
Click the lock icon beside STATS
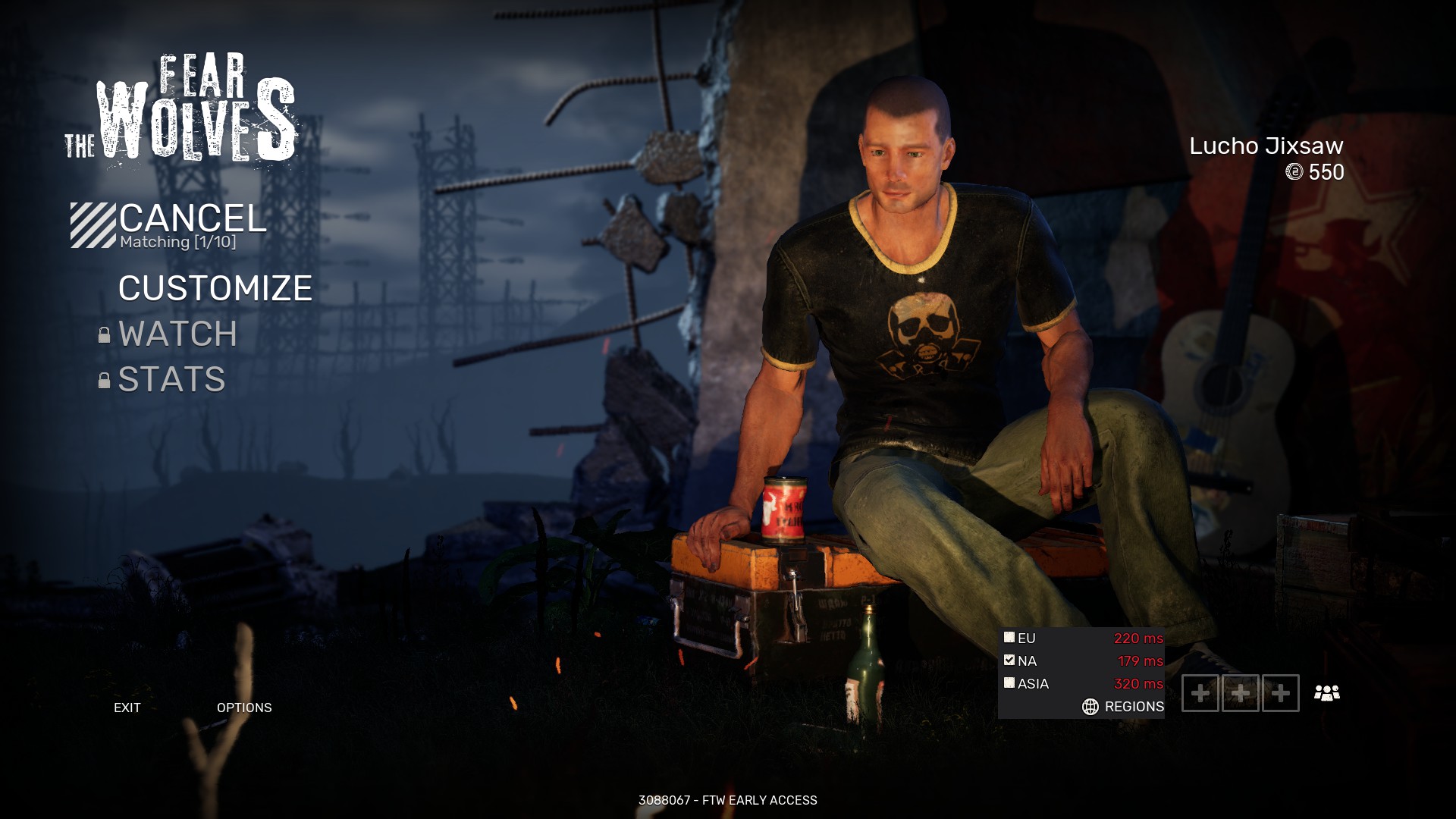[x=103, y=380]
